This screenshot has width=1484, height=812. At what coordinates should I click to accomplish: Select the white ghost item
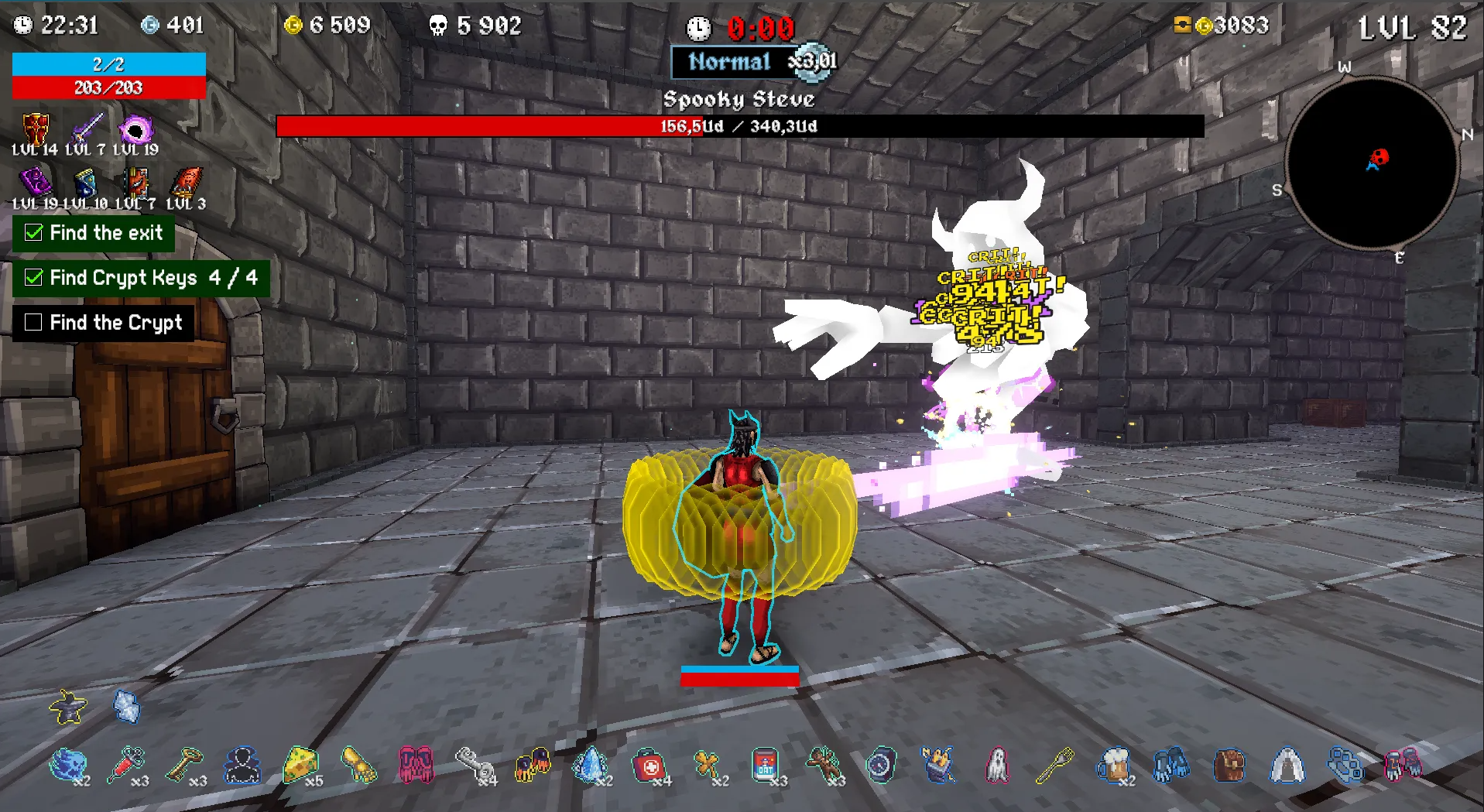point(997,766)
